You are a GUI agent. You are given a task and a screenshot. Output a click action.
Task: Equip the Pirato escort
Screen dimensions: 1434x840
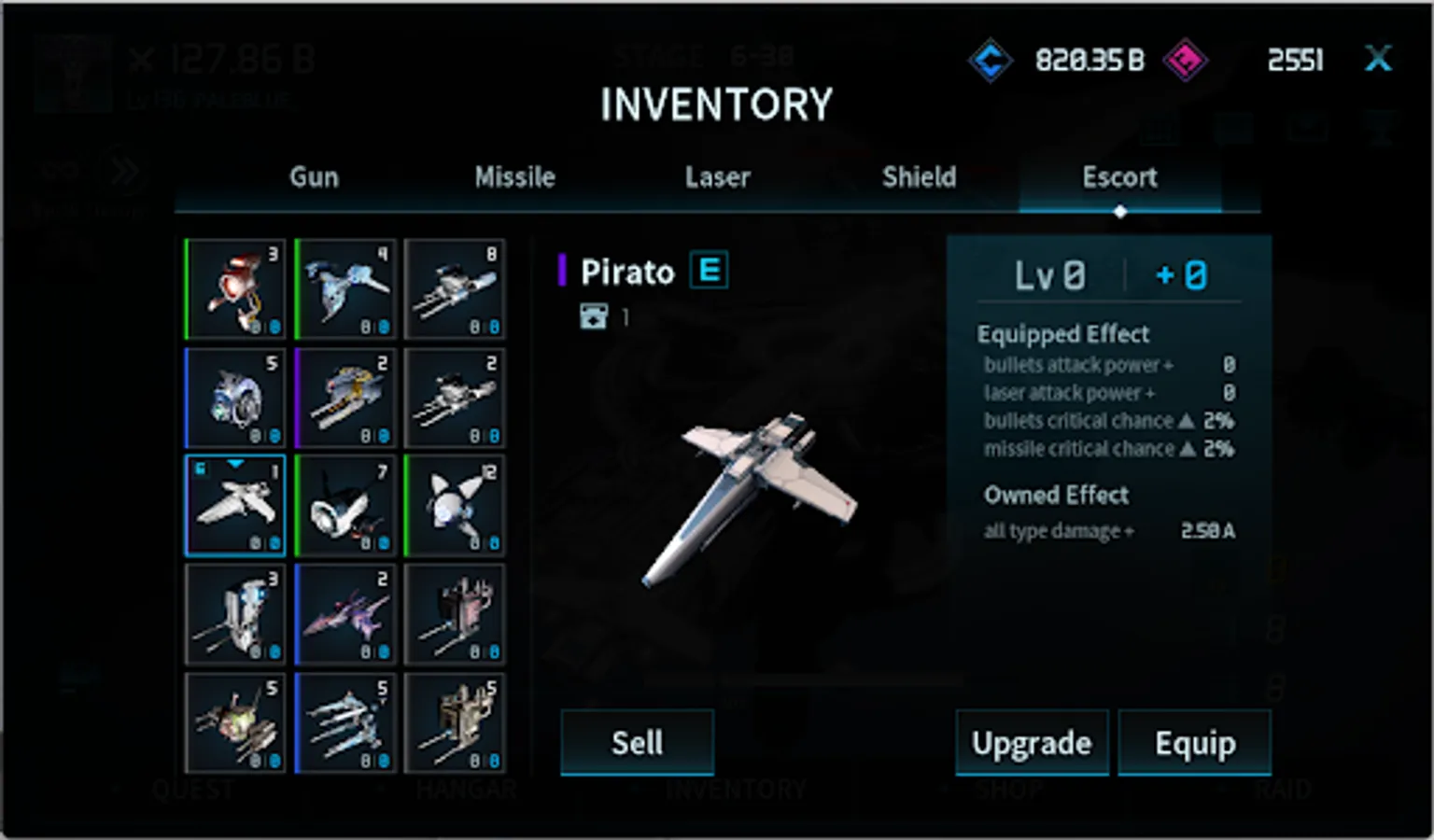coord(1195,743)
